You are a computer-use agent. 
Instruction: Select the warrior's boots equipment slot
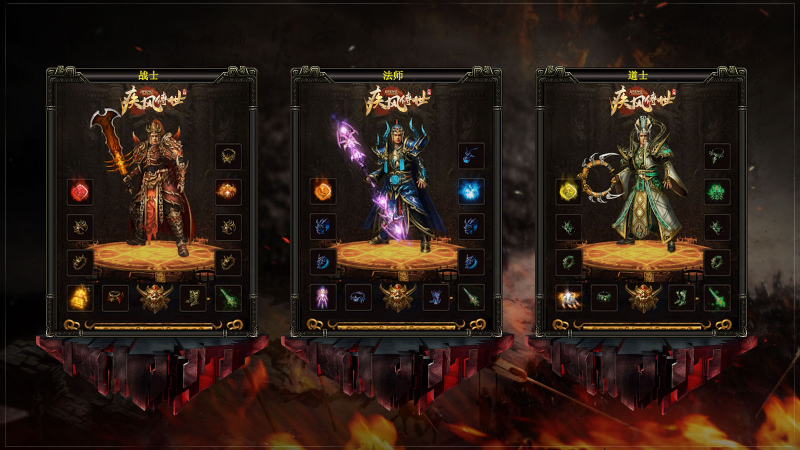tap(191, 297)
